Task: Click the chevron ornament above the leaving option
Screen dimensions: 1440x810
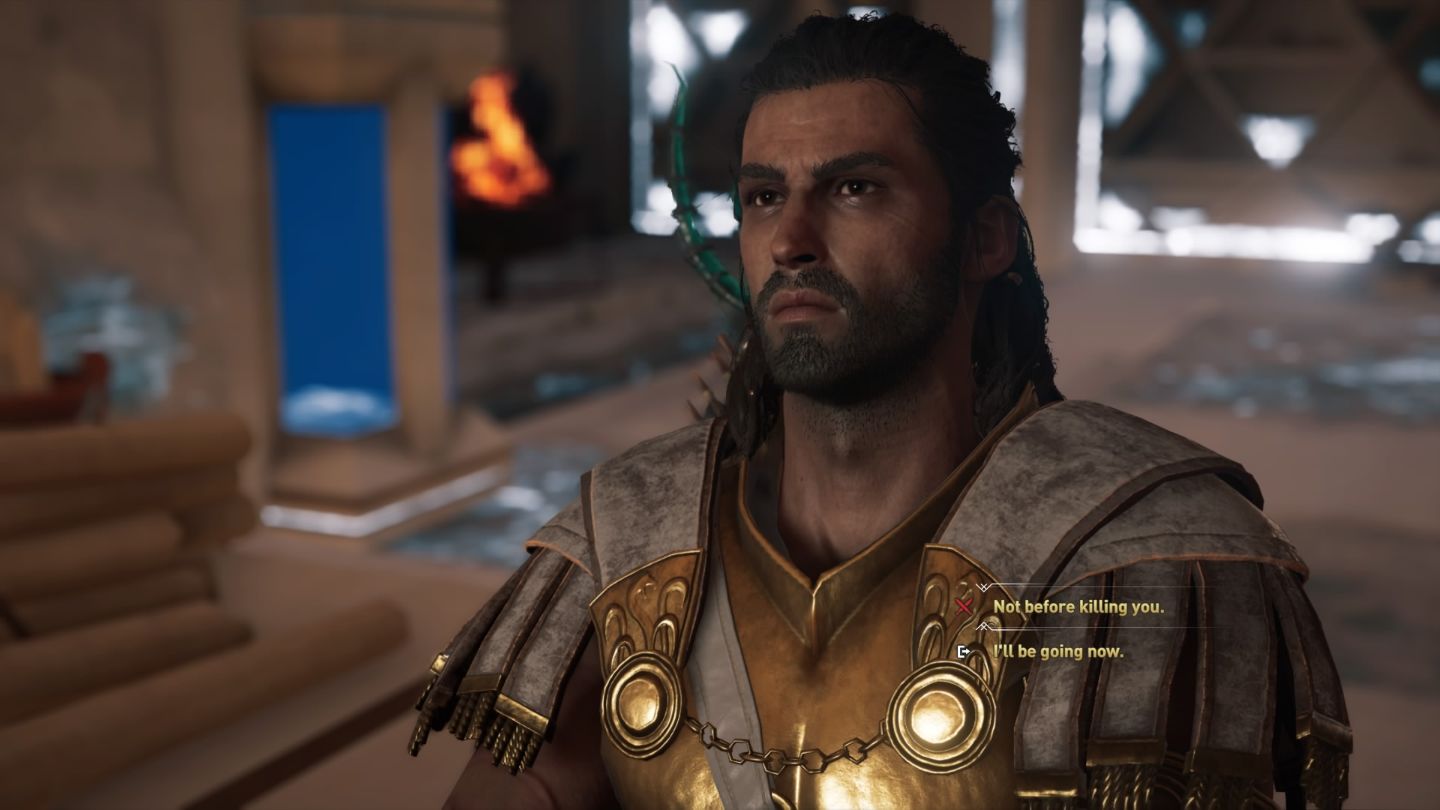Action: (x=984, y=626)
